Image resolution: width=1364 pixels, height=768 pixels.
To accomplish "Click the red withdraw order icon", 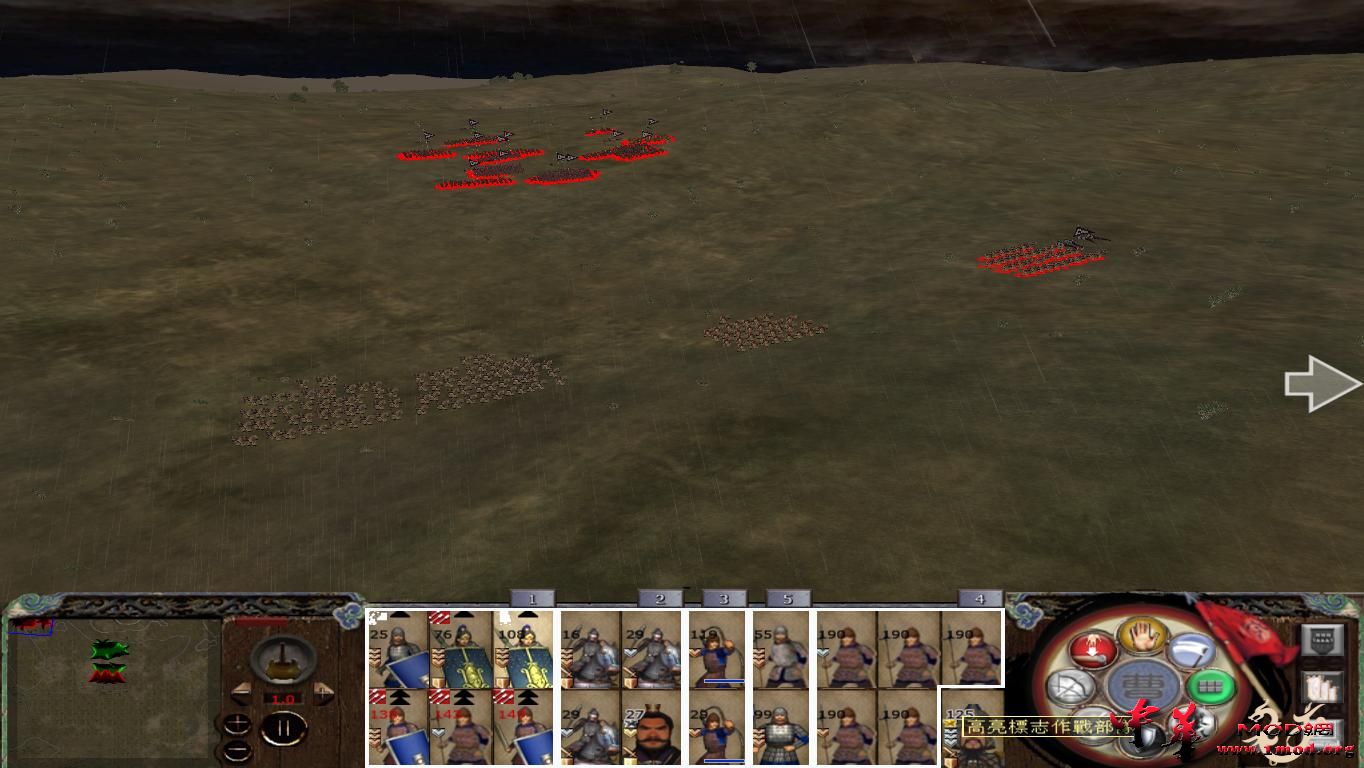I will [1093, 649].
